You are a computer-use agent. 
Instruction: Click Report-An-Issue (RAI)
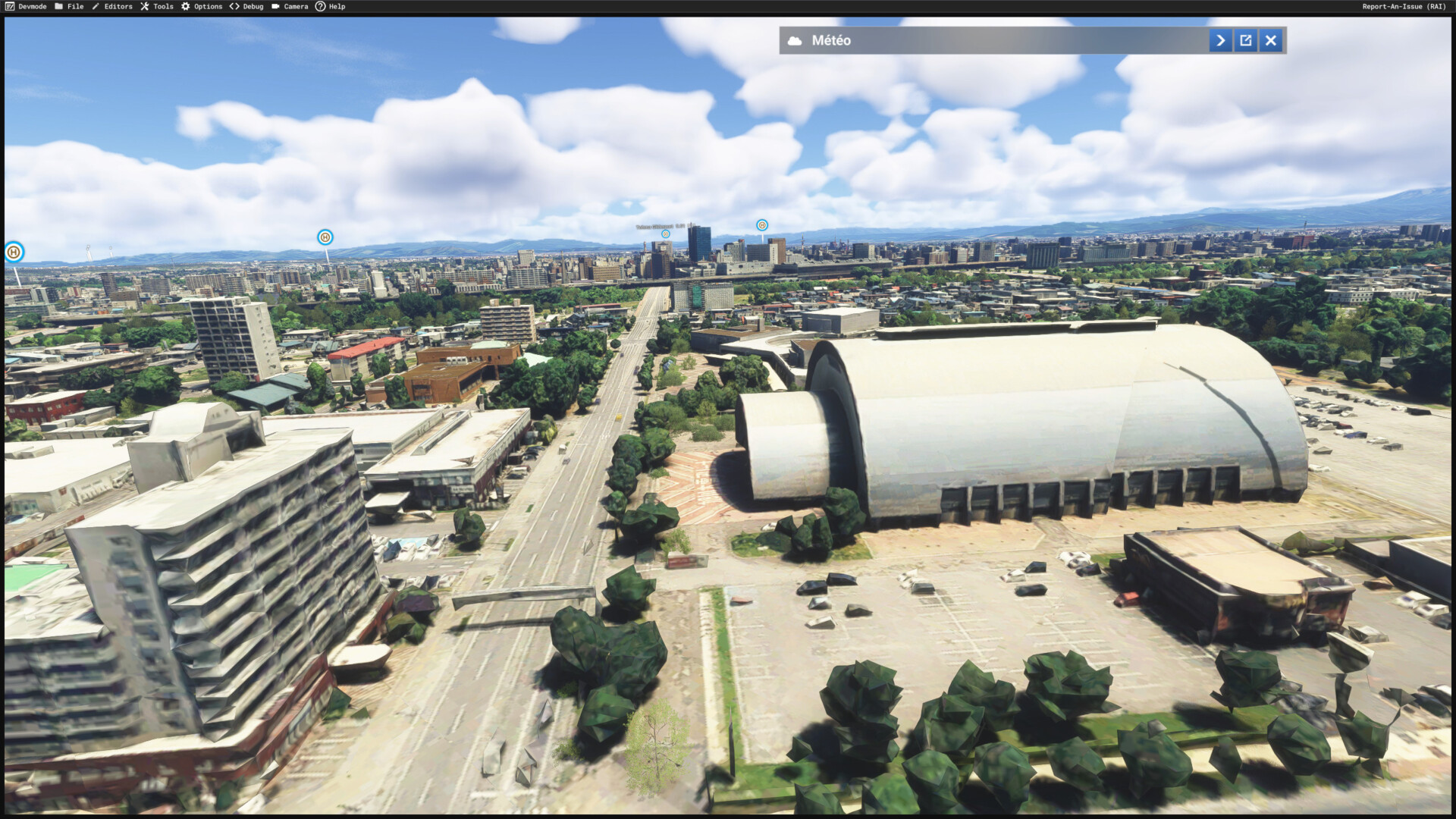tap(1404, 6)
